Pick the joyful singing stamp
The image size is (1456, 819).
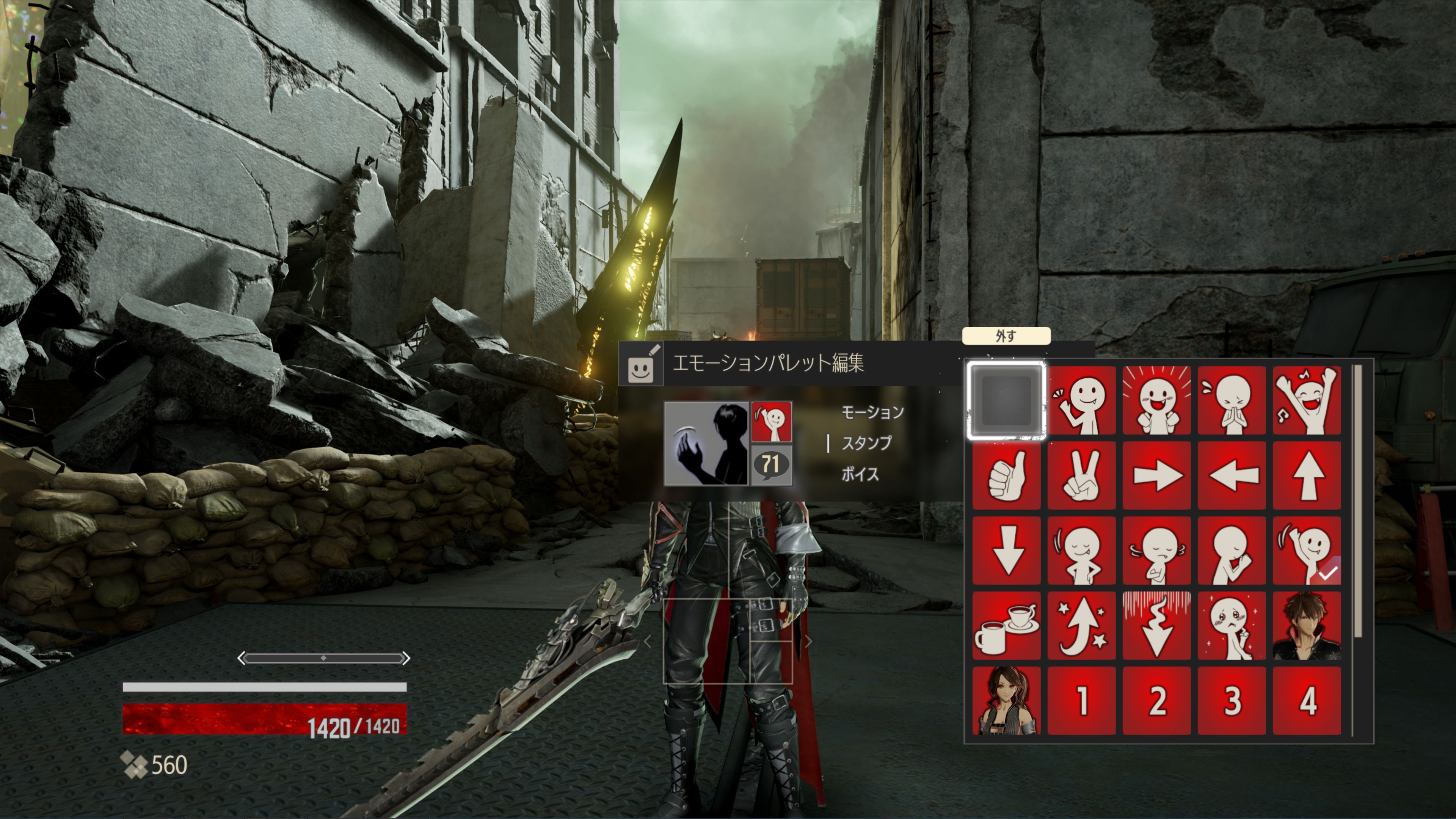tap(1309, 401)
